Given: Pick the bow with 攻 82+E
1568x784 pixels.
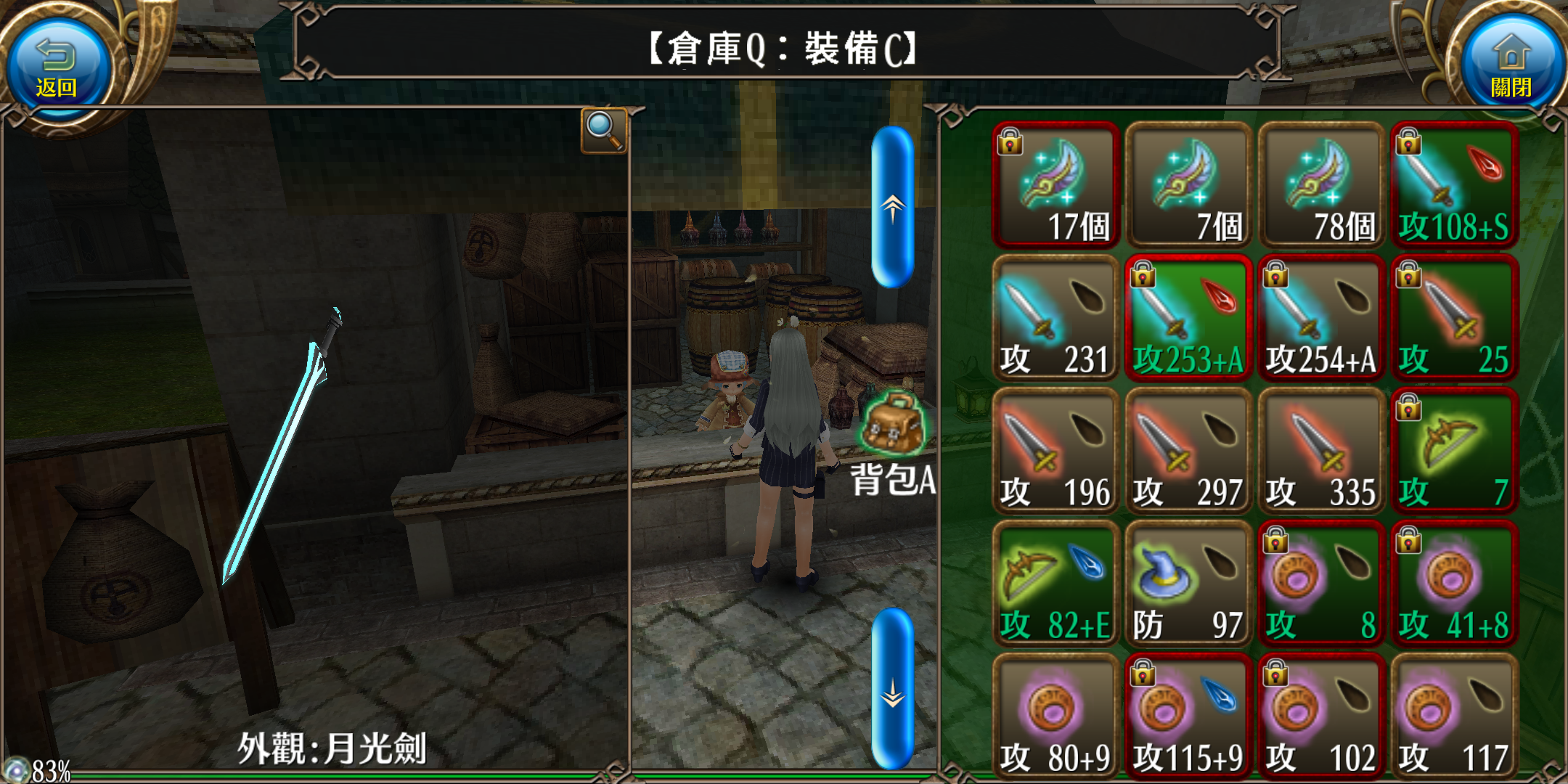Looking at the screenshot, I should point(1056,584).
